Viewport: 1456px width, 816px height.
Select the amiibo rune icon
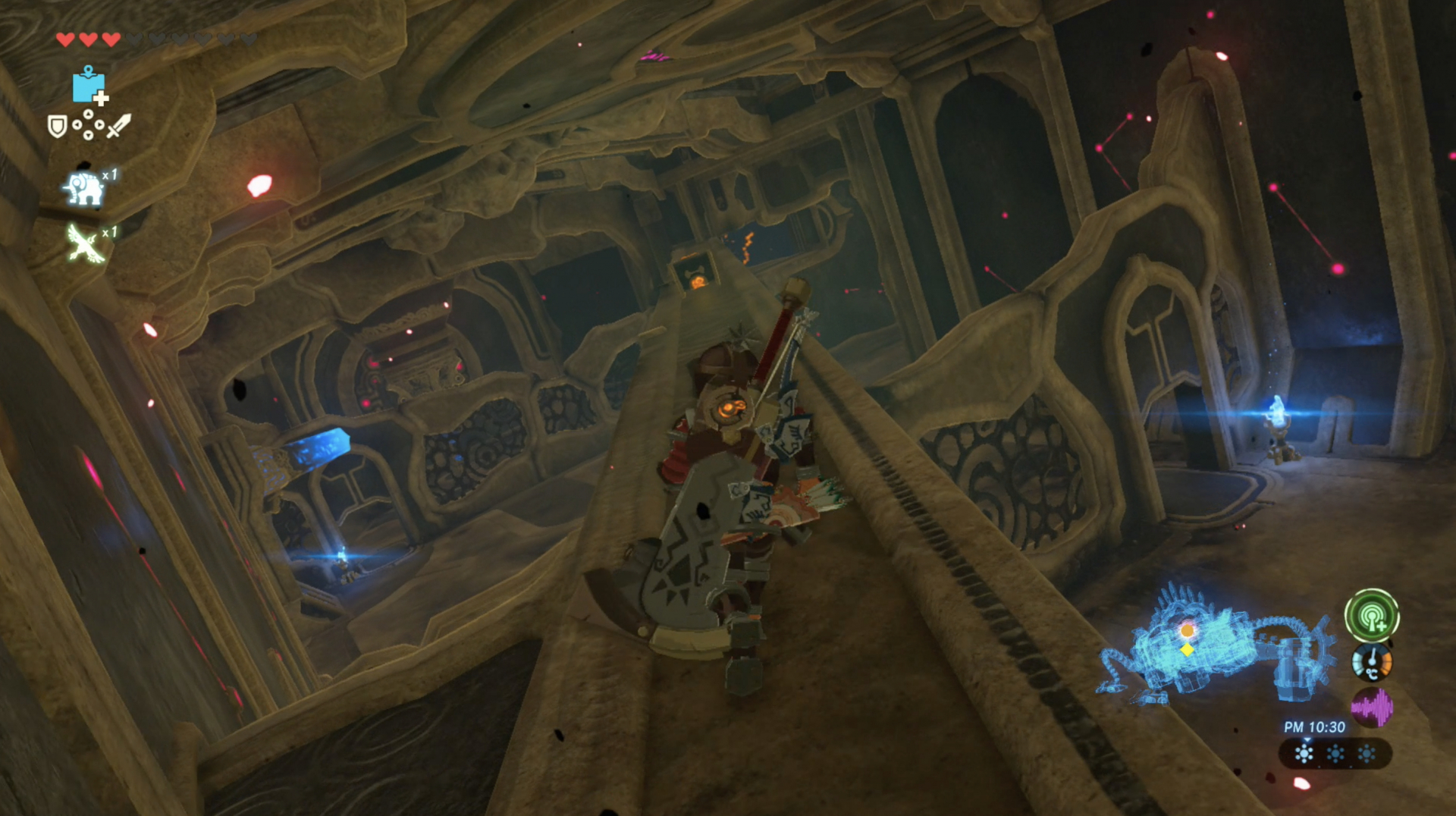coord(89,86)
